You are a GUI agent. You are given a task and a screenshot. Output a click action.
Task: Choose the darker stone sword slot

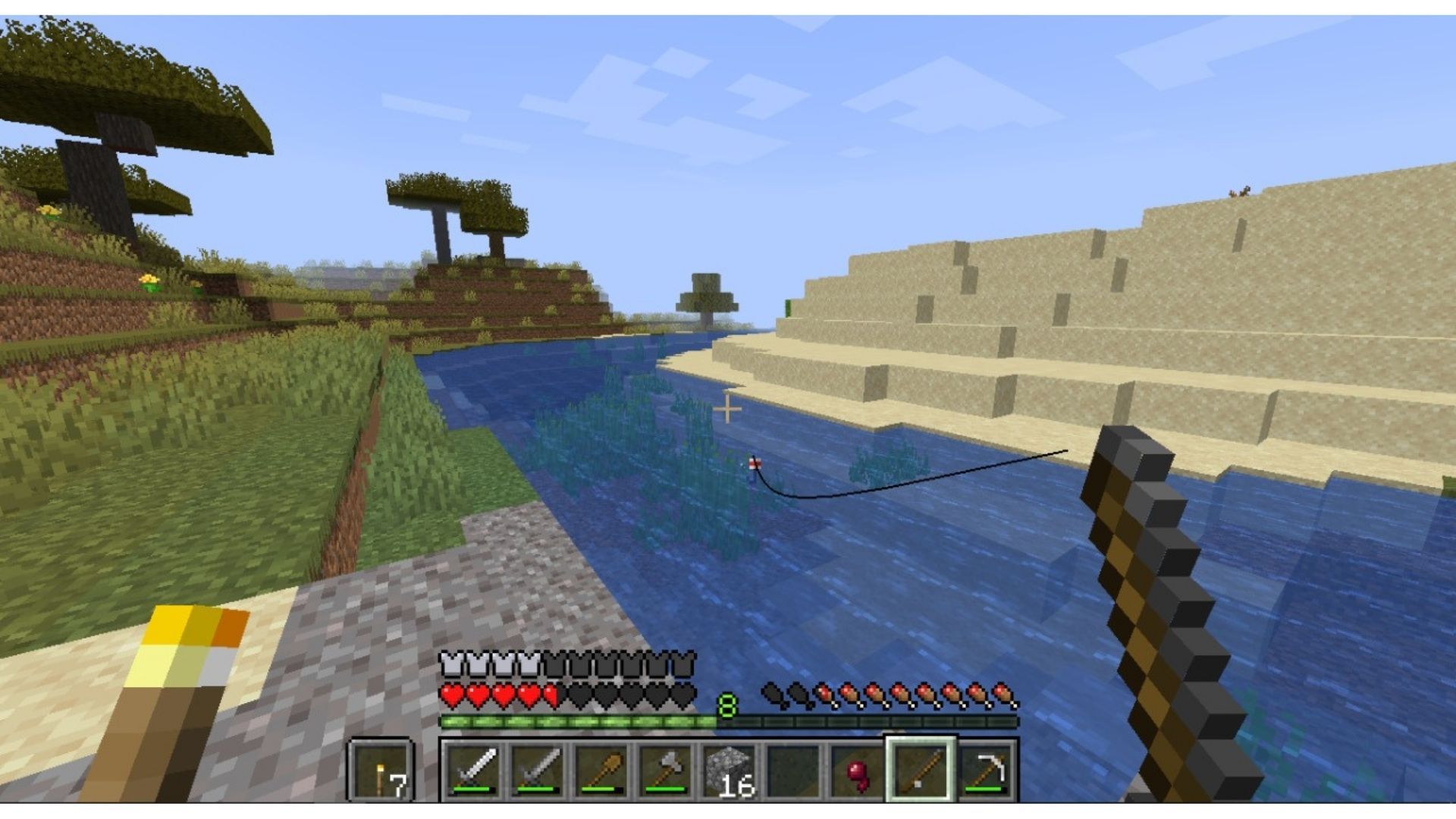point(538,770)
